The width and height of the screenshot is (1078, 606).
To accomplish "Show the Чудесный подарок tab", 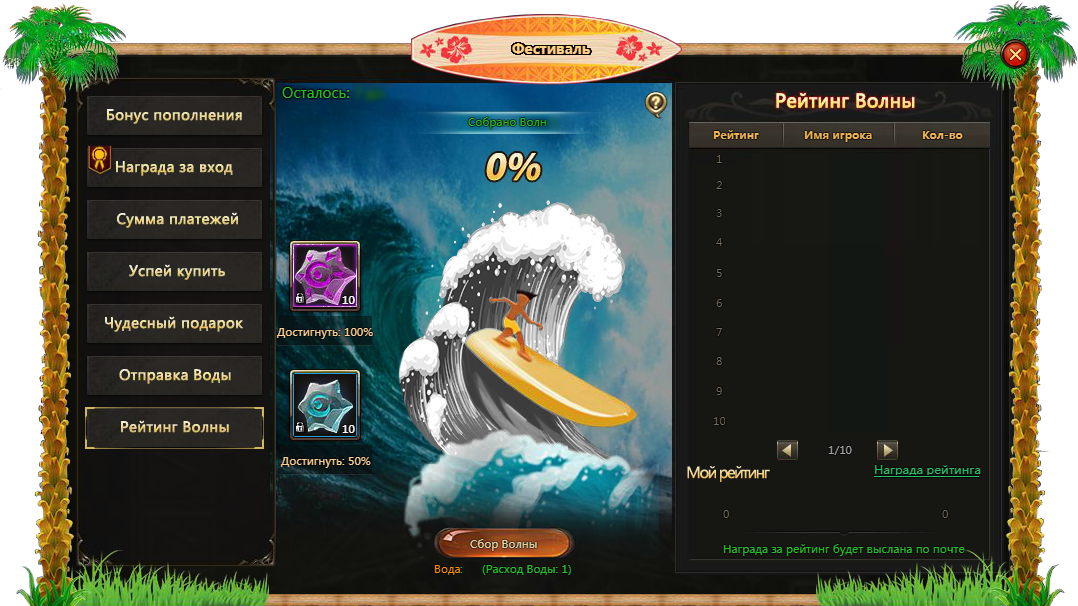I will pos(174,323).
